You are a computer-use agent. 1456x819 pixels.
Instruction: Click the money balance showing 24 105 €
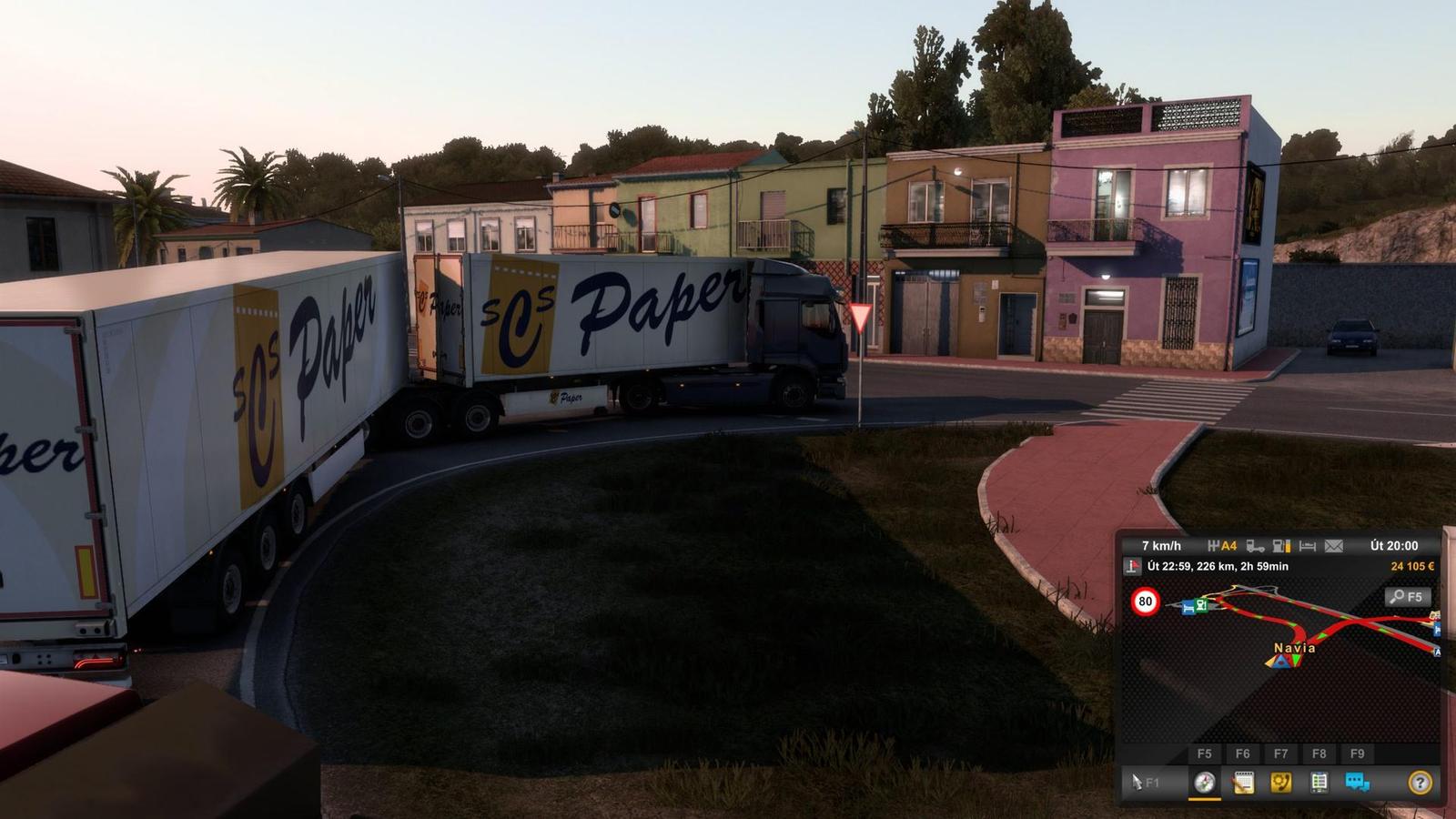click(1411, 566)
